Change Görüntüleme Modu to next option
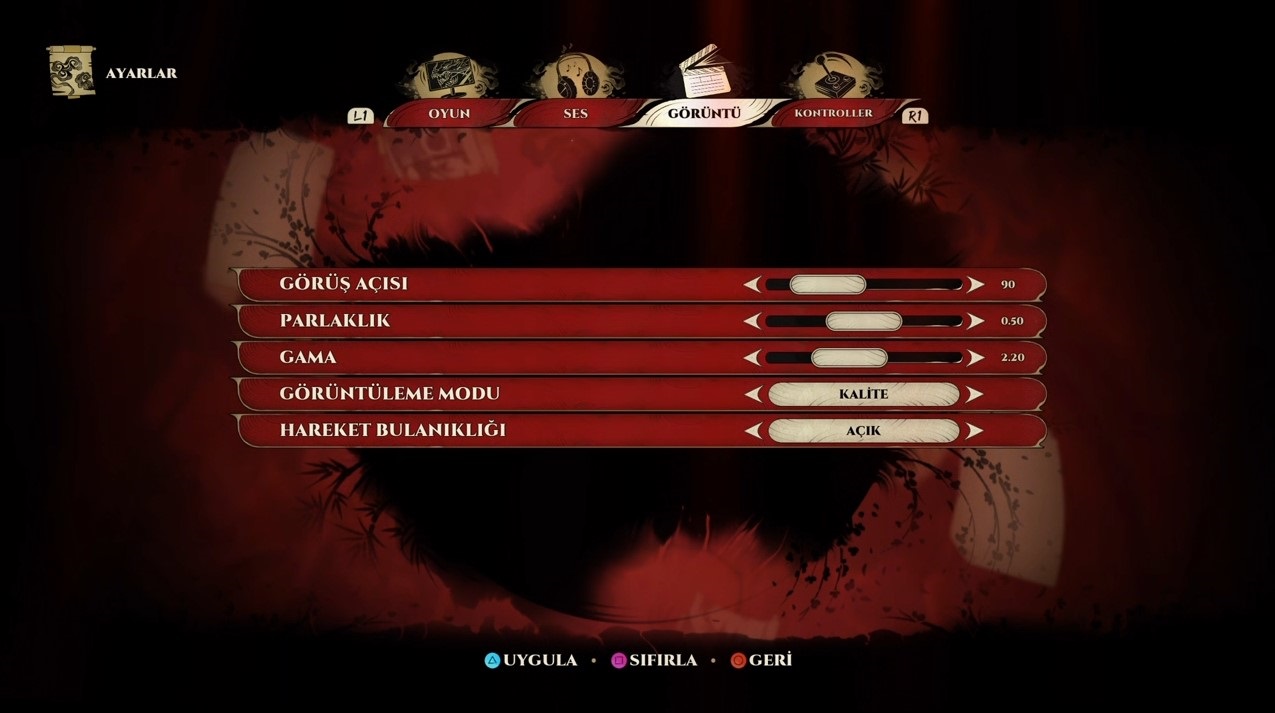 [975, 394]
